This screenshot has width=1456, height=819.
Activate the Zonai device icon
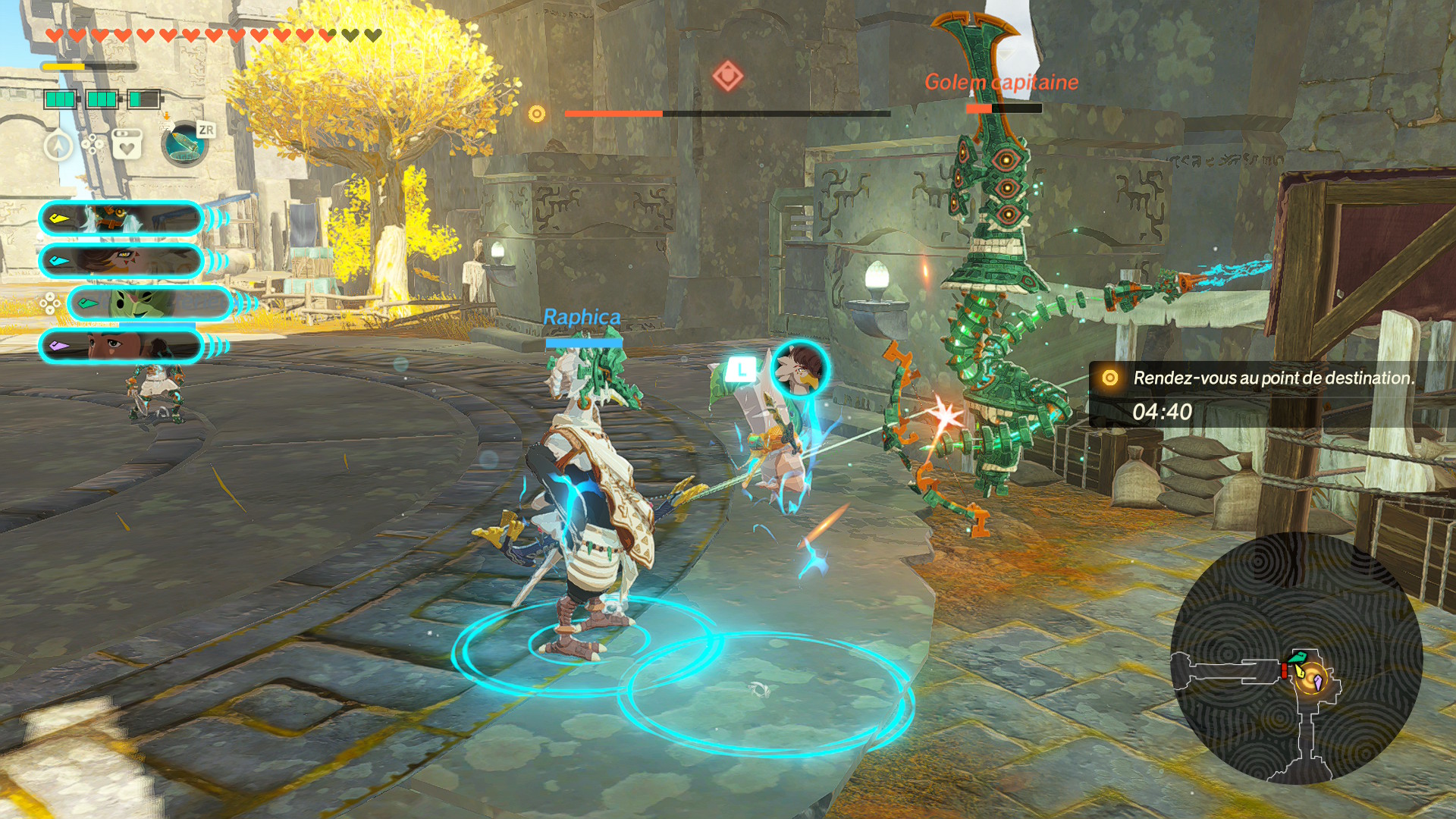(184, 144)
